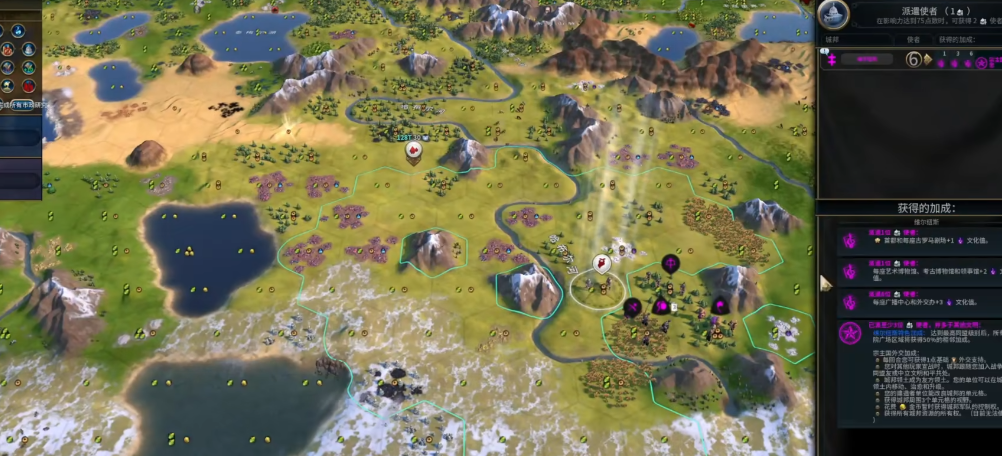This screenshot has width=1002, height=456.
Task: Open the city banner above the northern city
Action: 413,138
